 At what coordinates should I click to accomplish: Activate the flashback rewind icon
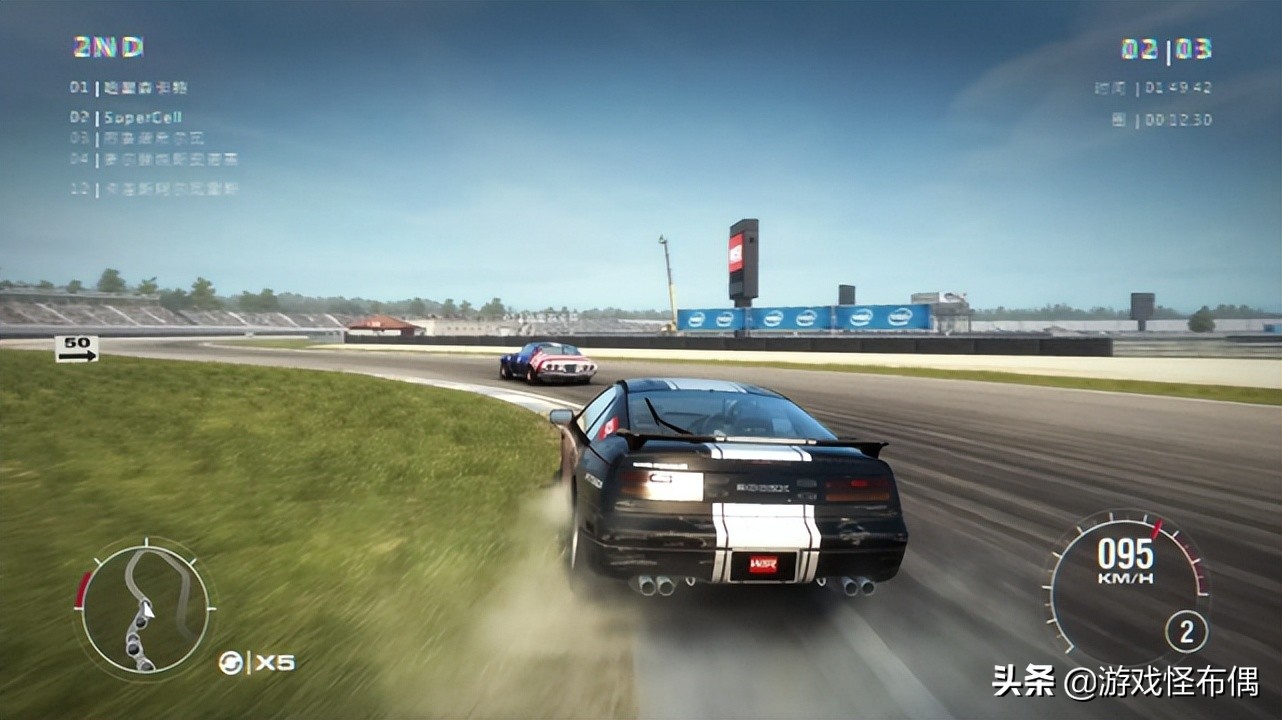pos(230,662)
